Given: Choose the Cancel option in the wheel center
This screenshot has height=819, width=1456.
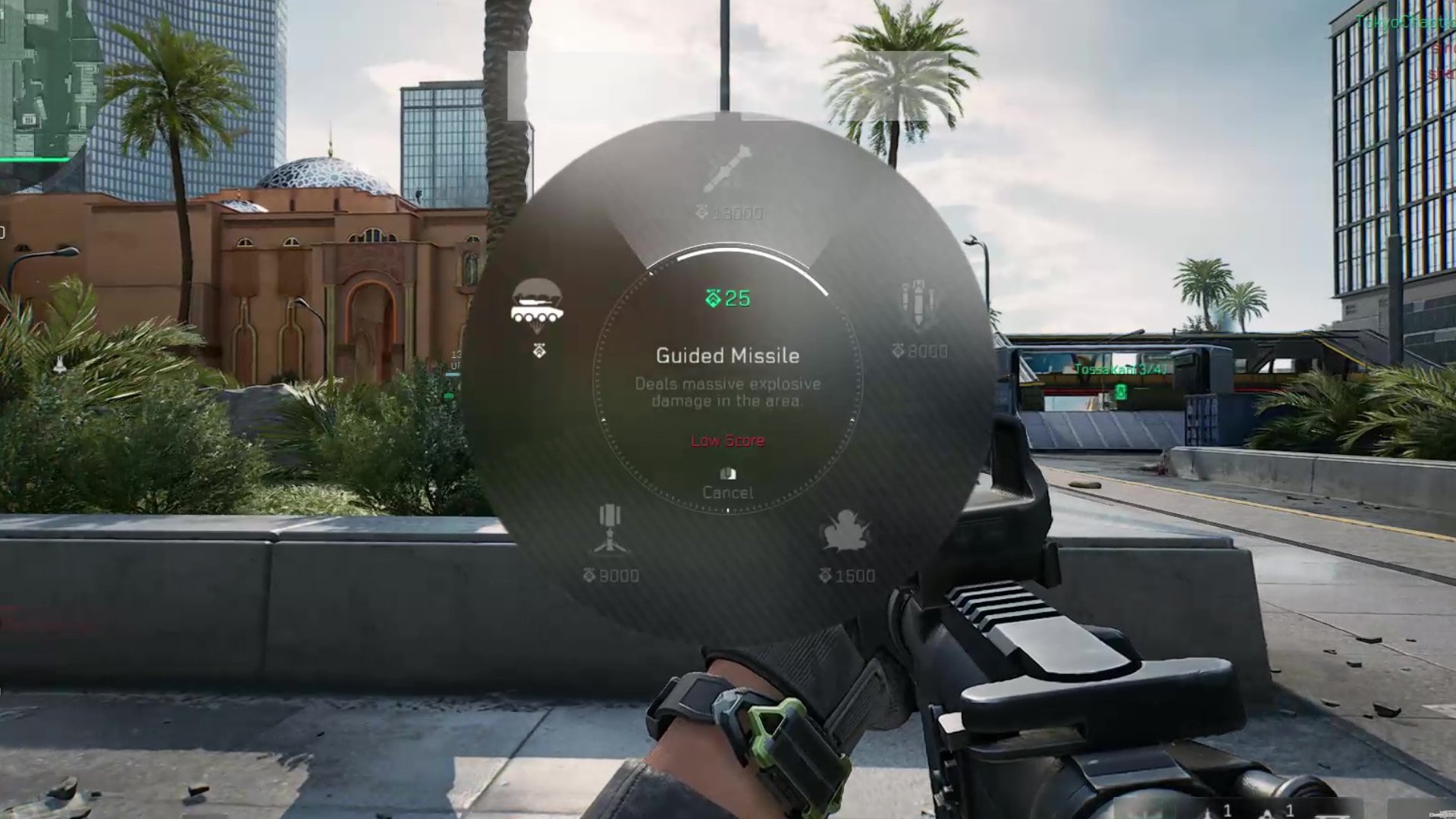Looking at the screenshot, I should click(x=728, y=491).
